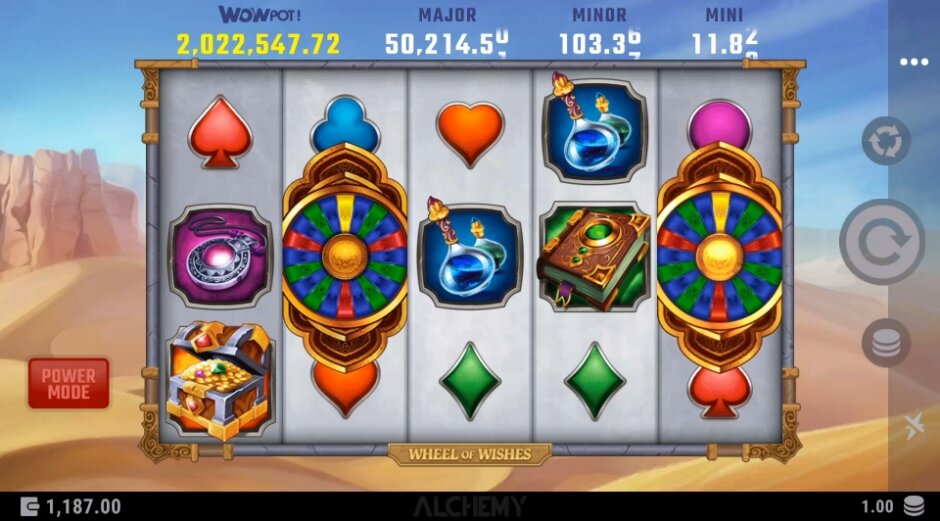Screen dimensions: 940x521
Task: Open the three-dot menu
Action: click(x=913, y=62)
